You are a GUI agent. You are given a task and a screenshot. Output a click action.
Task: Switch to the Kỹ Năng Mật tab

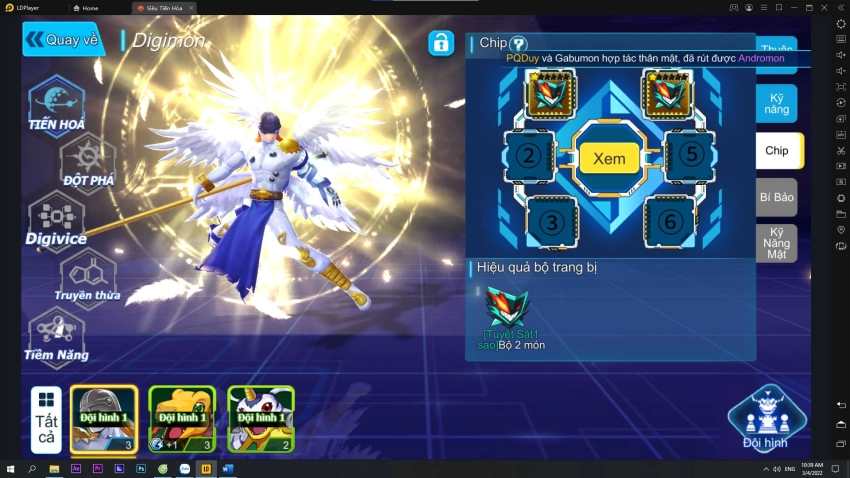[x=777, y=243]
